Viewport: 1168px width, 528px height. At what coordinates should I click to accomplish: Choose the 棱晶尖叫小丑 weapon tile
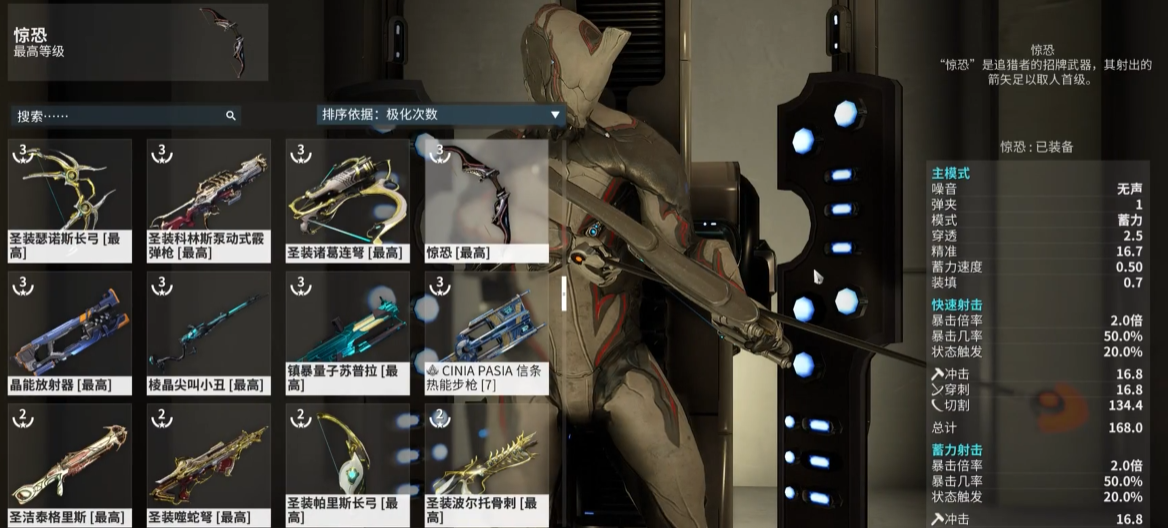tap(209, 332)
